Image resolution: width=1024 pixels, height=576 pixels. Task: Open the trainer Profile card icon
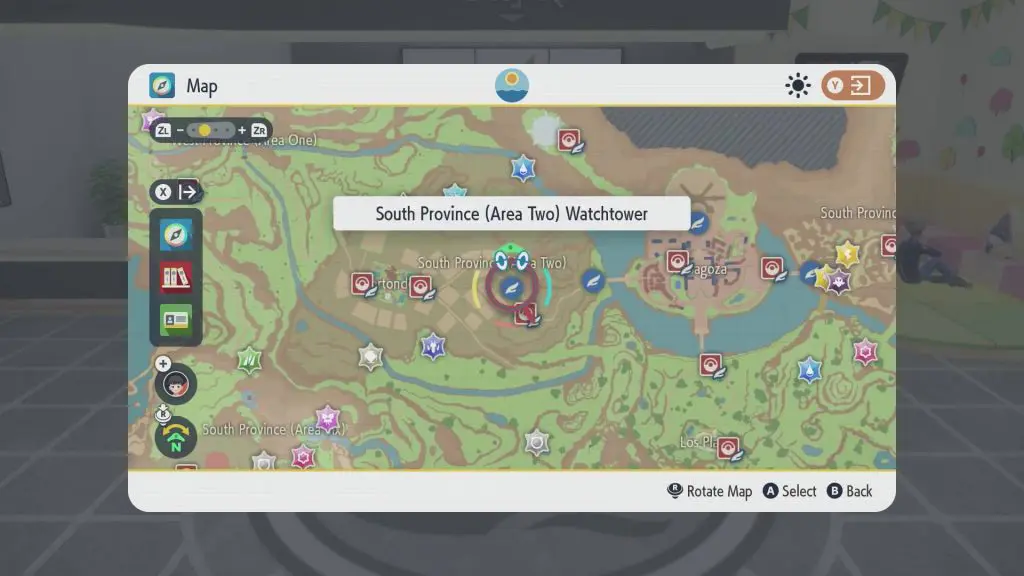176,319
